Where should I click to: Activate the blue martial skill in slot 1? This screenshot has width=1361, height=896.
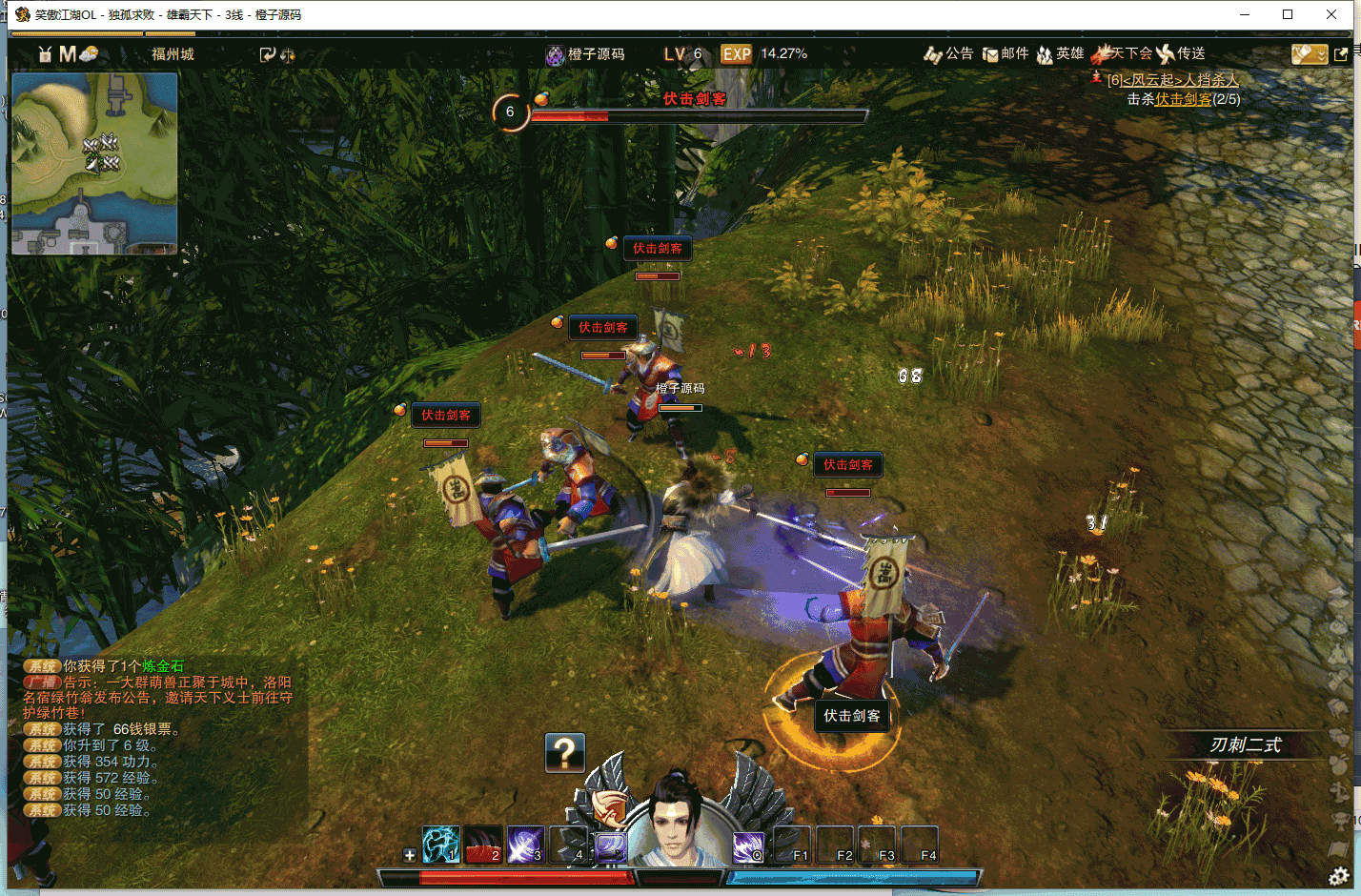pyautogui.click(x=441, y=844)
